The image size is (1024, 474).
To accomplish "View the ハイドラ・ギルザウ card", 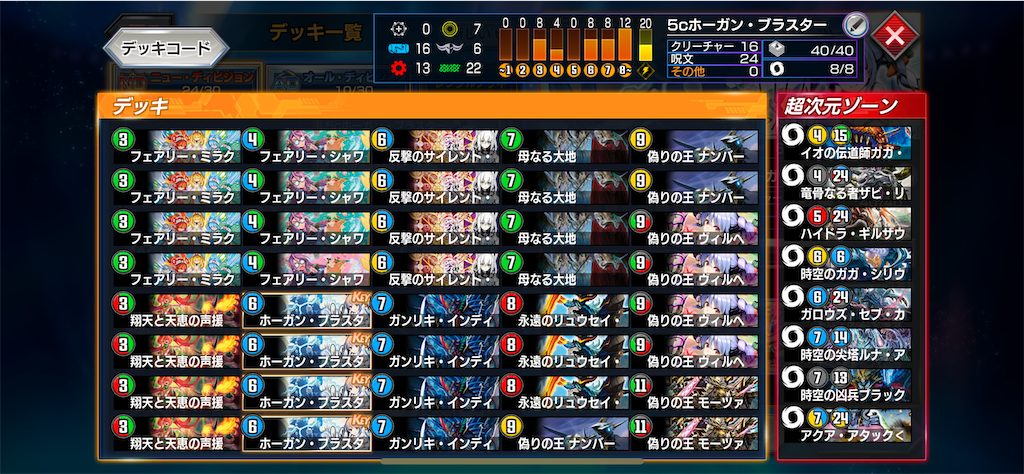I will click(x=851, y=222).
